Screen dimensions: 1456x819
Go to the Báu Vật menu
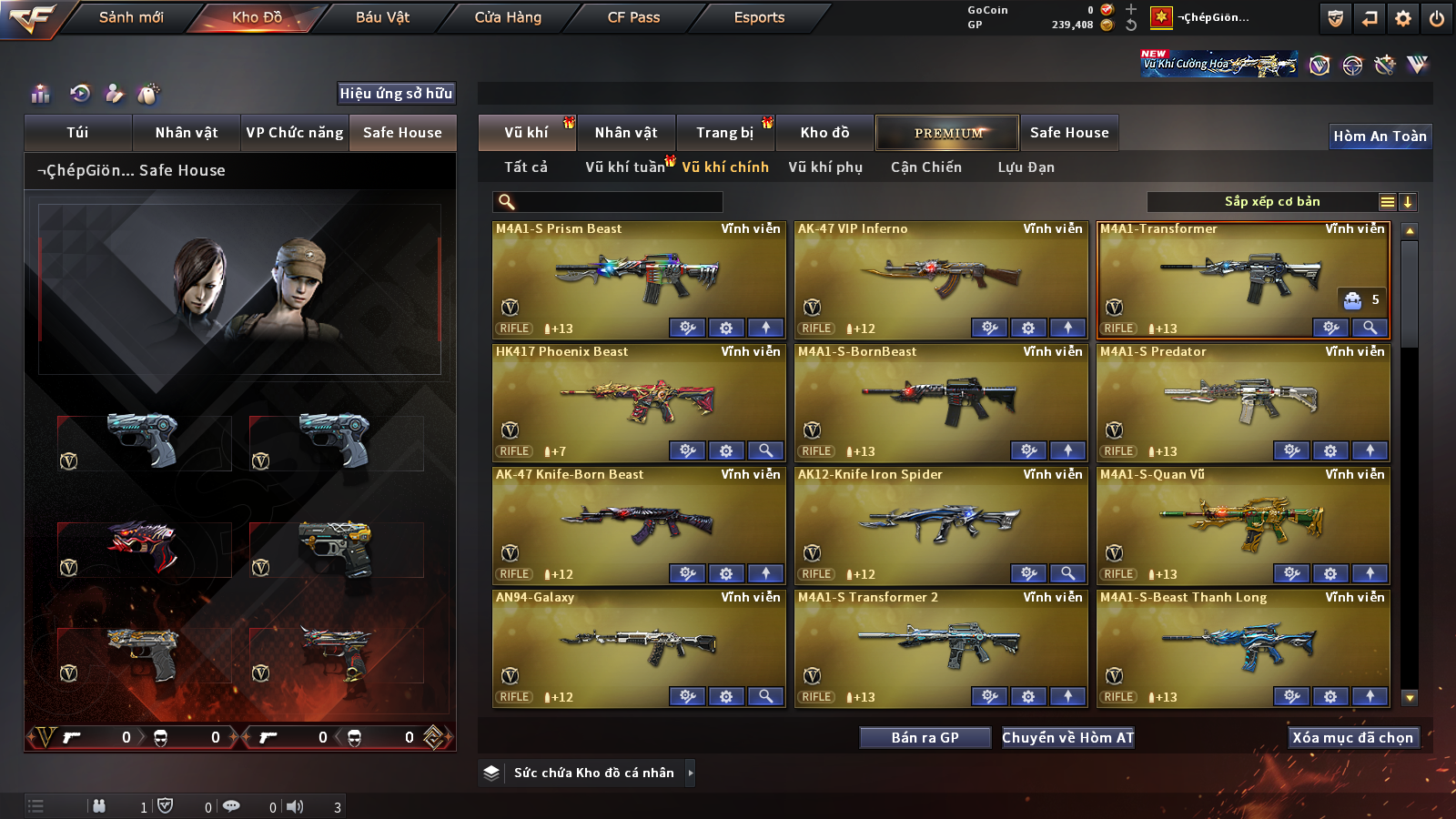tap(382, 17)
